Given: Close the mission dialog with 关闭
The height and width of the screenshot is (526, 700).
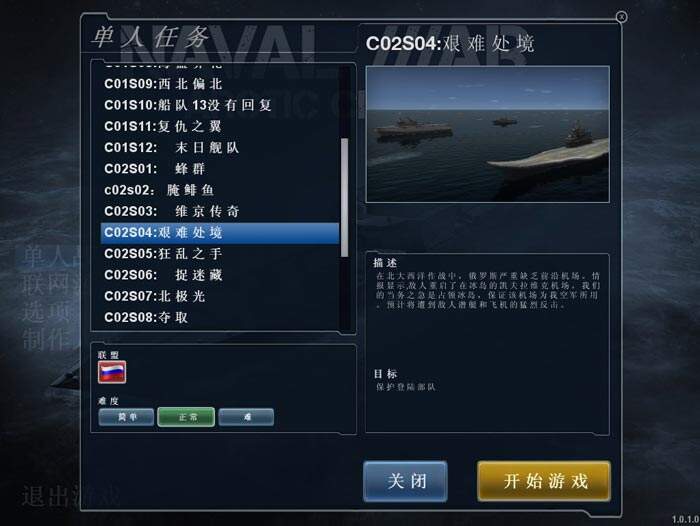Looking at the screenshot, I should pos(405,481).
